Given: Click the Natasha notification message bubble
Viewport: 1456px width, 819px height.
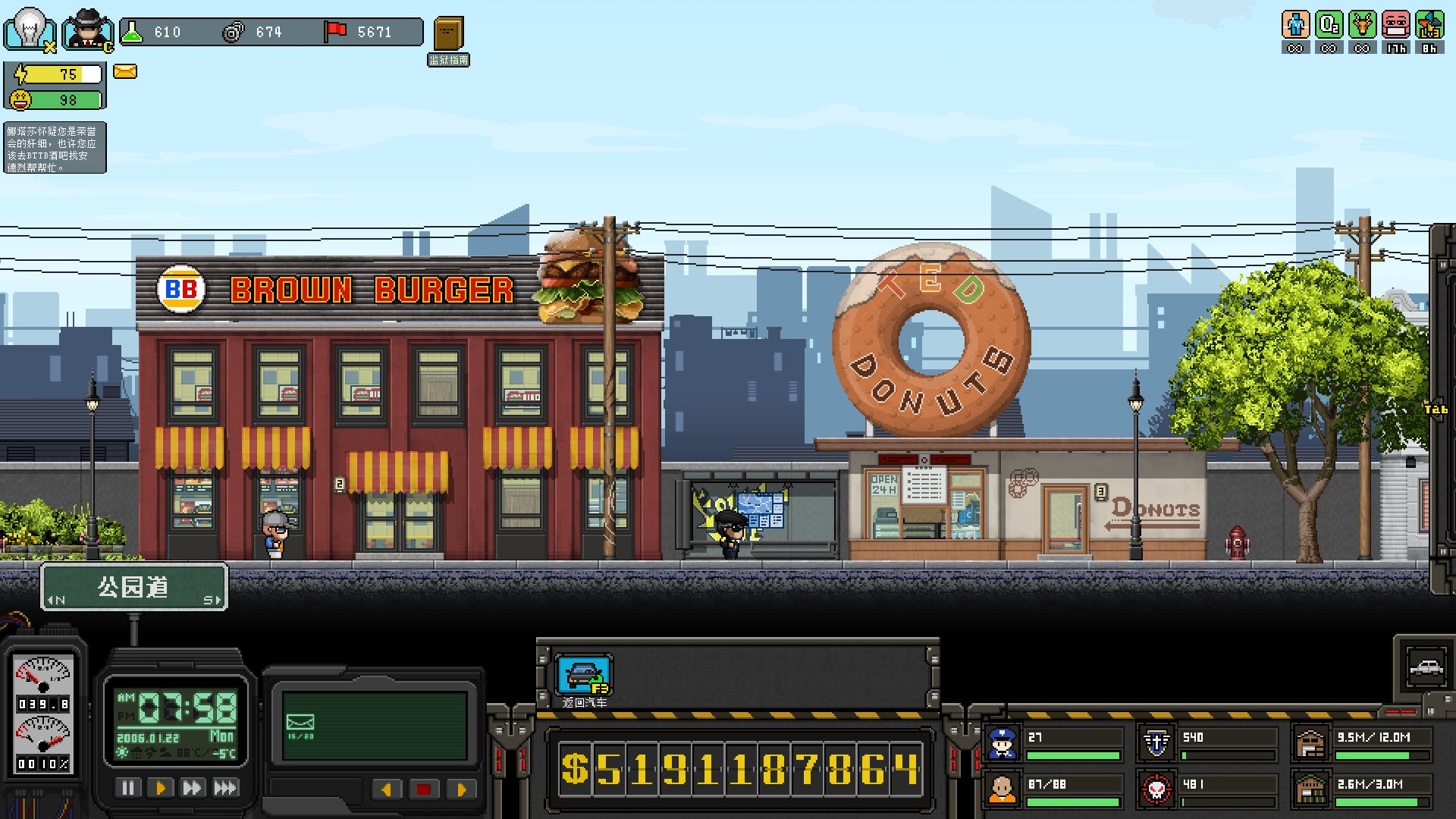Looking at the screenshot, I should coord(53,147).
